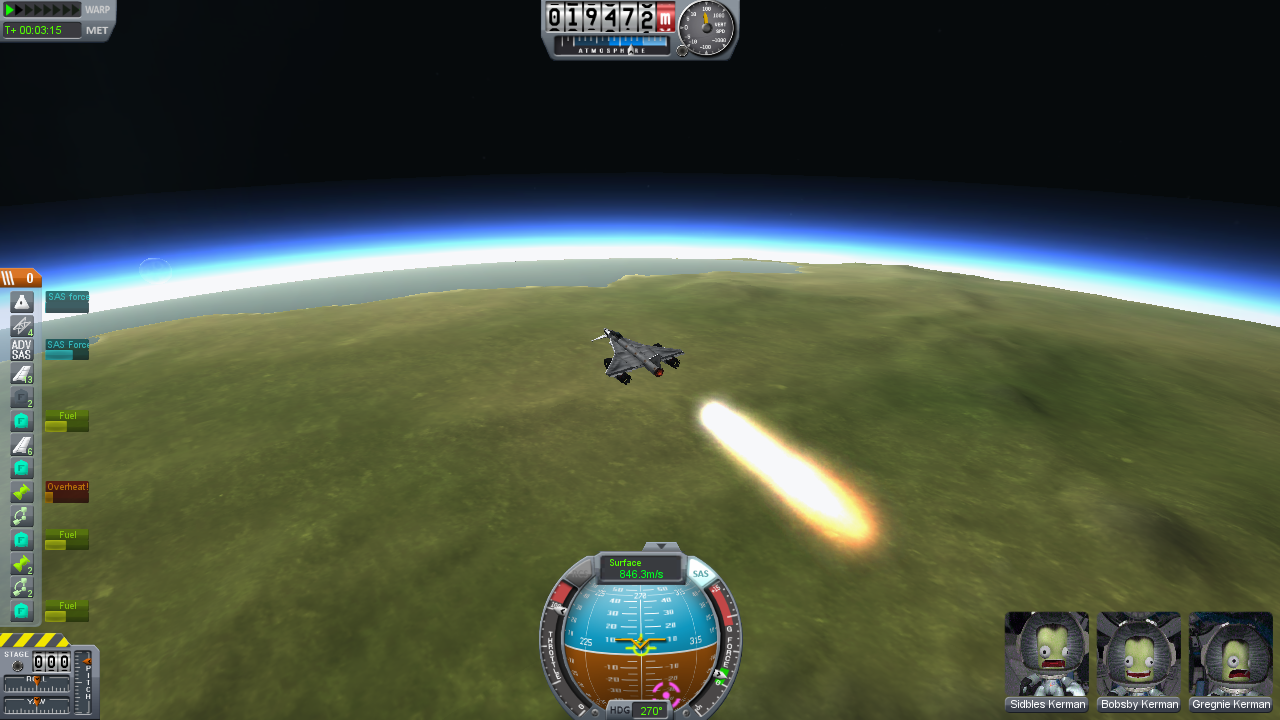
Task: Select an engine icon in the staging list
Action: (x=22, y=490)
